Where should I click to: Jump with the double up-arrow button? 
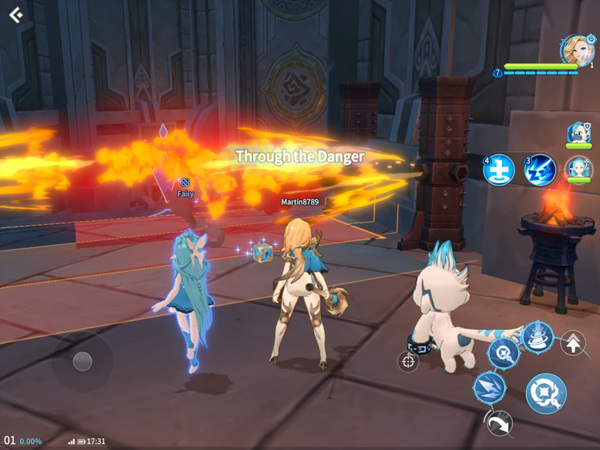[x=574, y=344]
